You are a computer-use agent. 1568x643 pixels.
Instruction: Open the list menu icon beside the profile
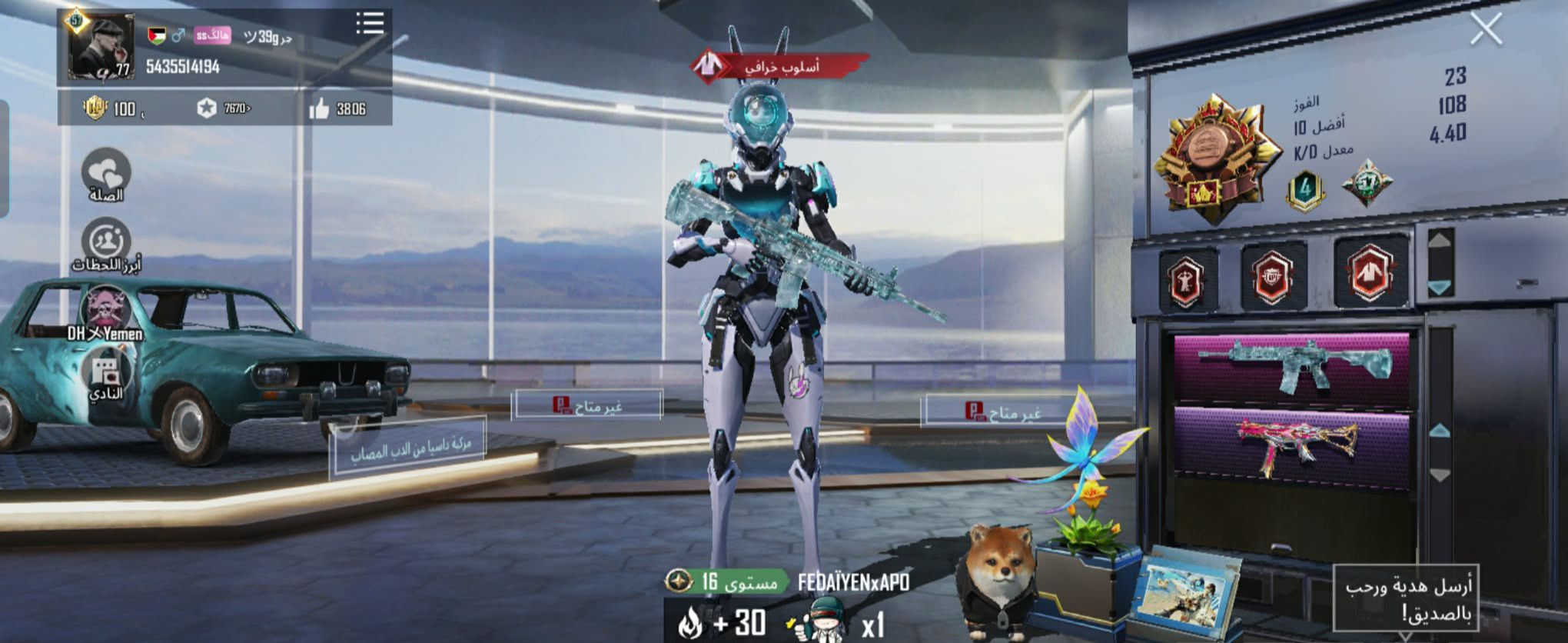coord(370,23)
